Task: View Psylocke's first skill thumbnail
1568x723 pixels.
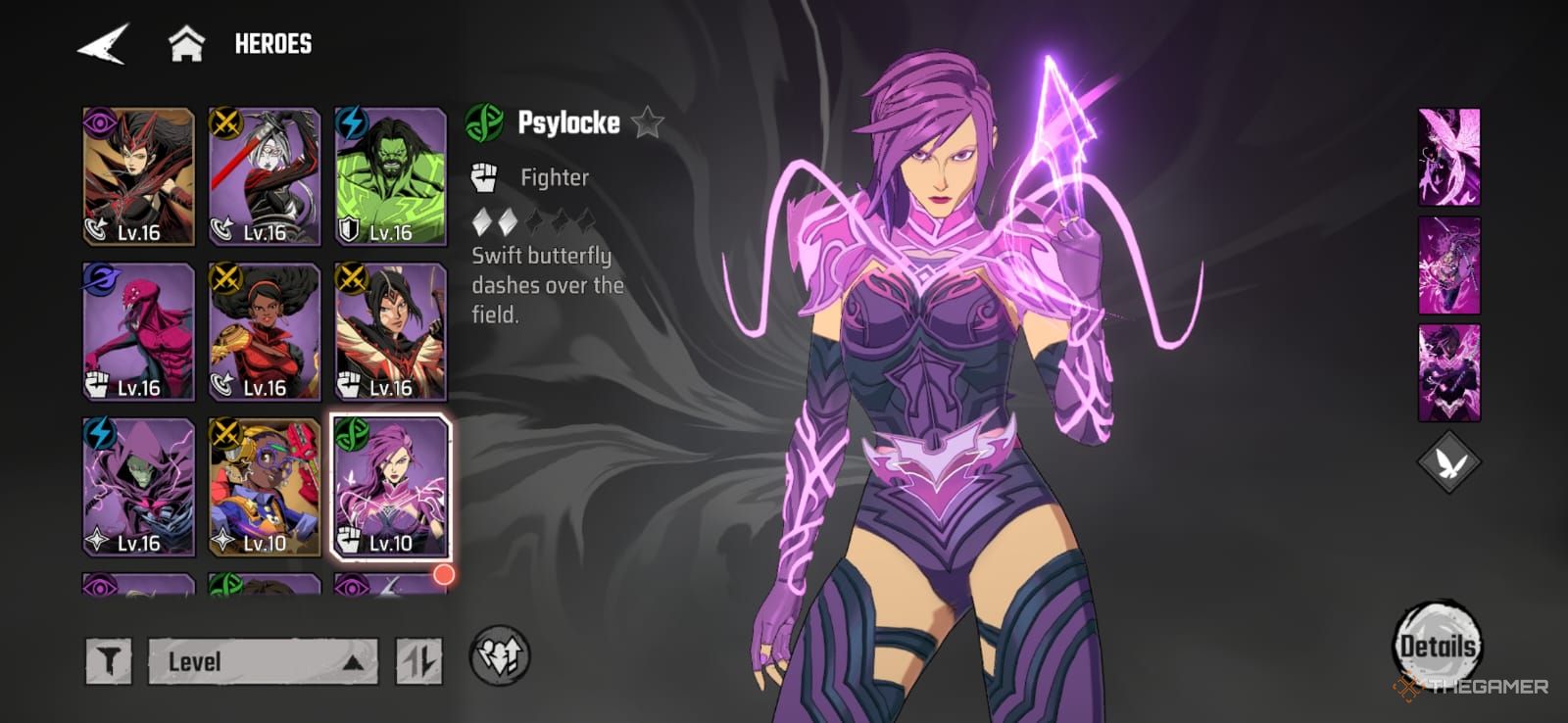Action: click(1449, 157)
